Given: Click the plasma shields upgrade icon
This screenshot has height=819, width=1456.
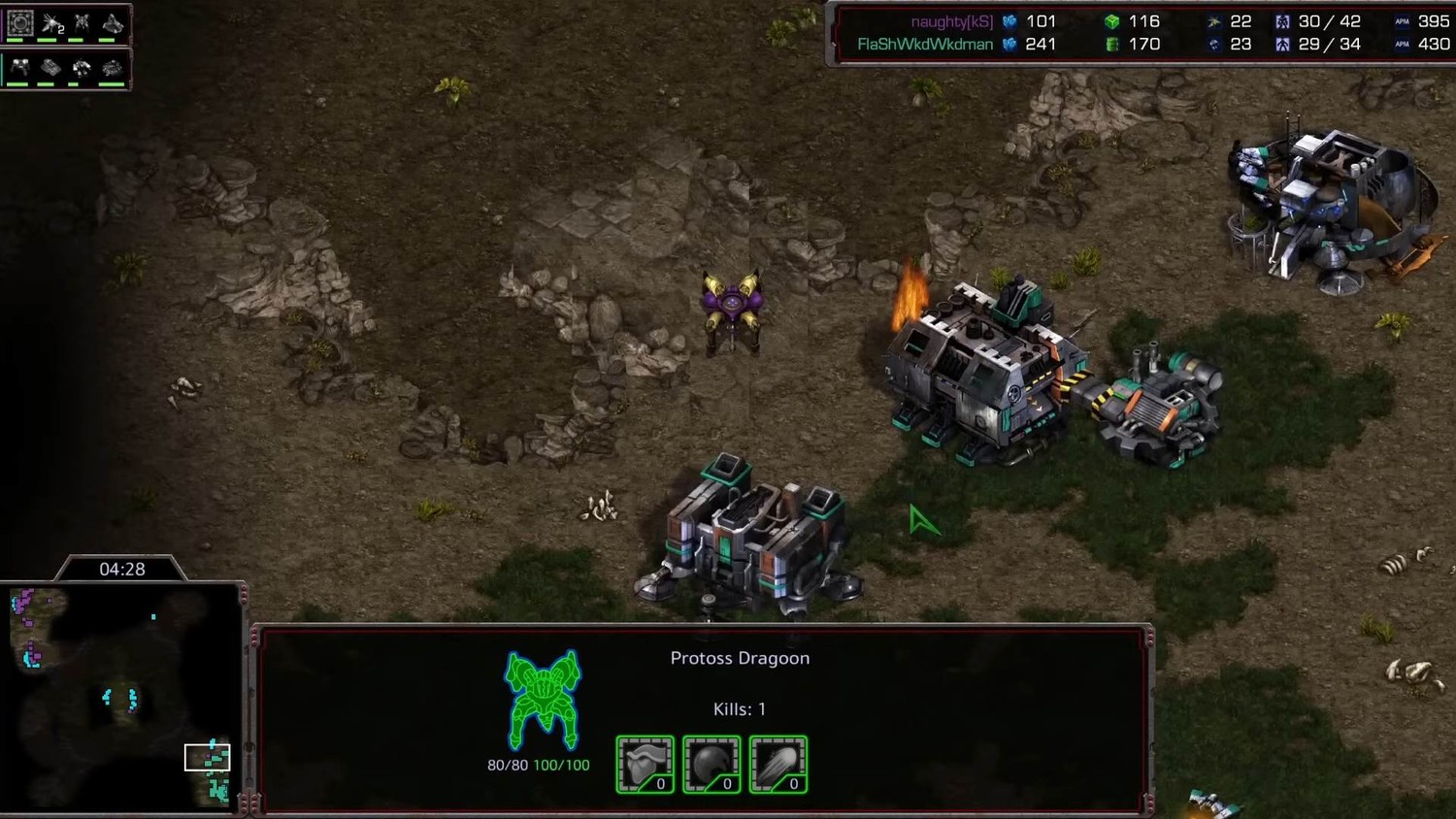Looking at the screenshot, I should [711, 765].
